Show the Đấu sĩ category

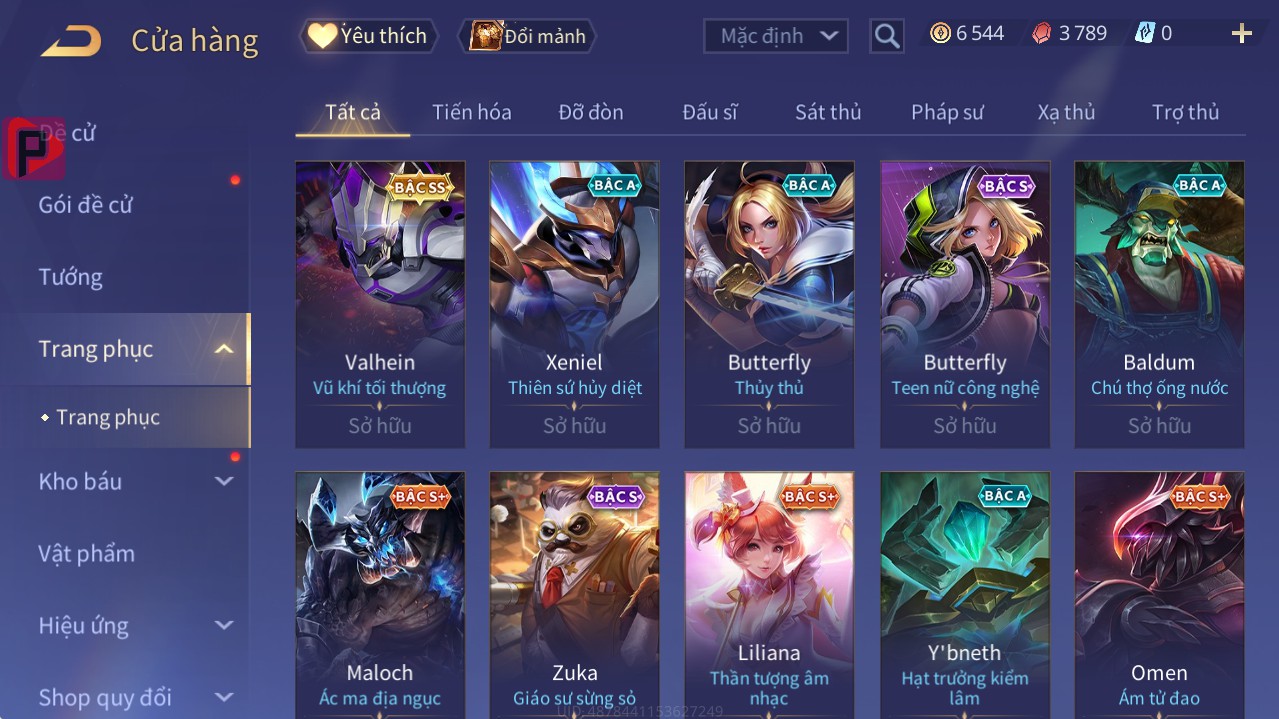pos(709,112)
